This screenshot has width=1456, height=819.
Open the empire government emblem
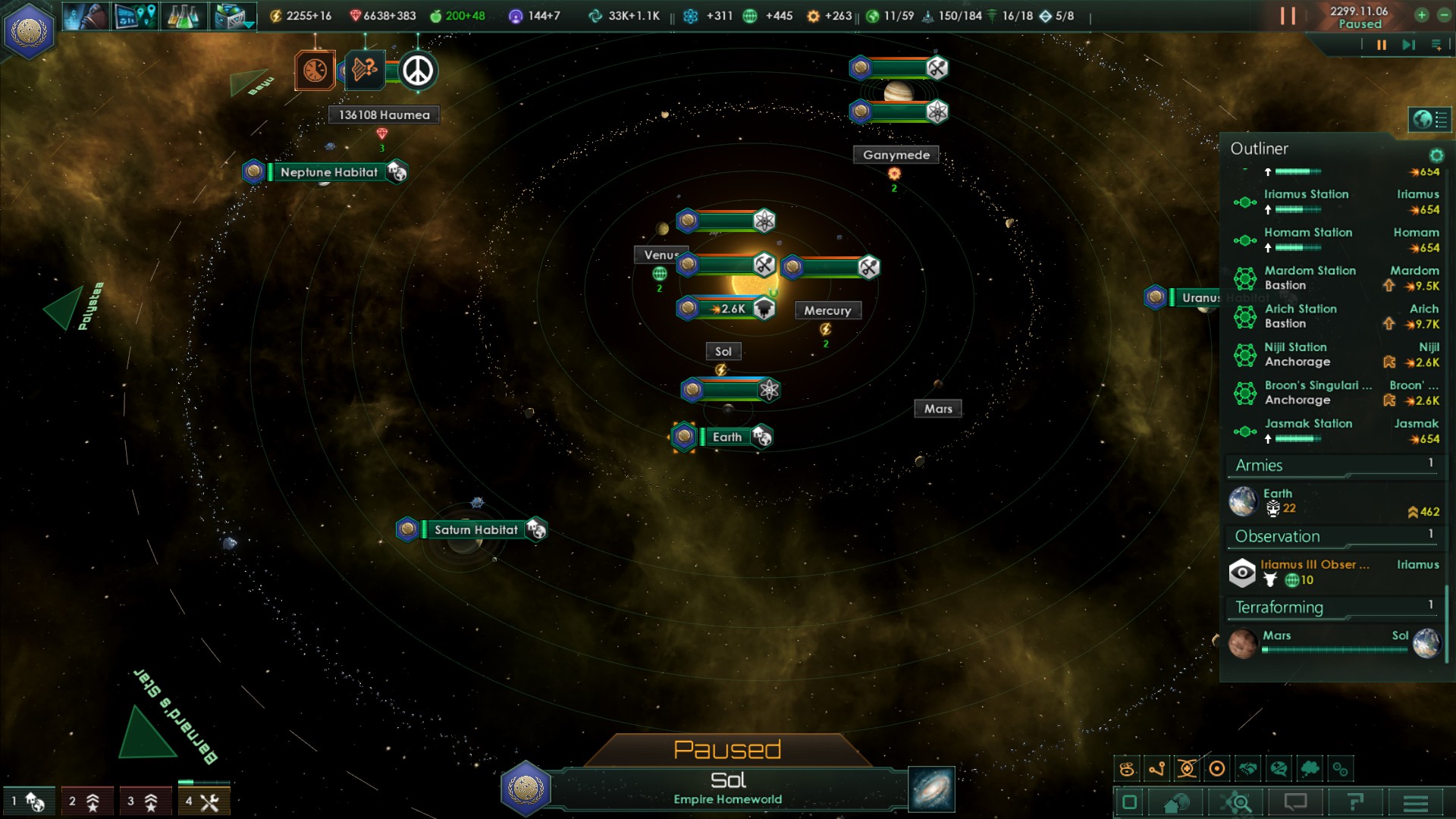(30, 31)
